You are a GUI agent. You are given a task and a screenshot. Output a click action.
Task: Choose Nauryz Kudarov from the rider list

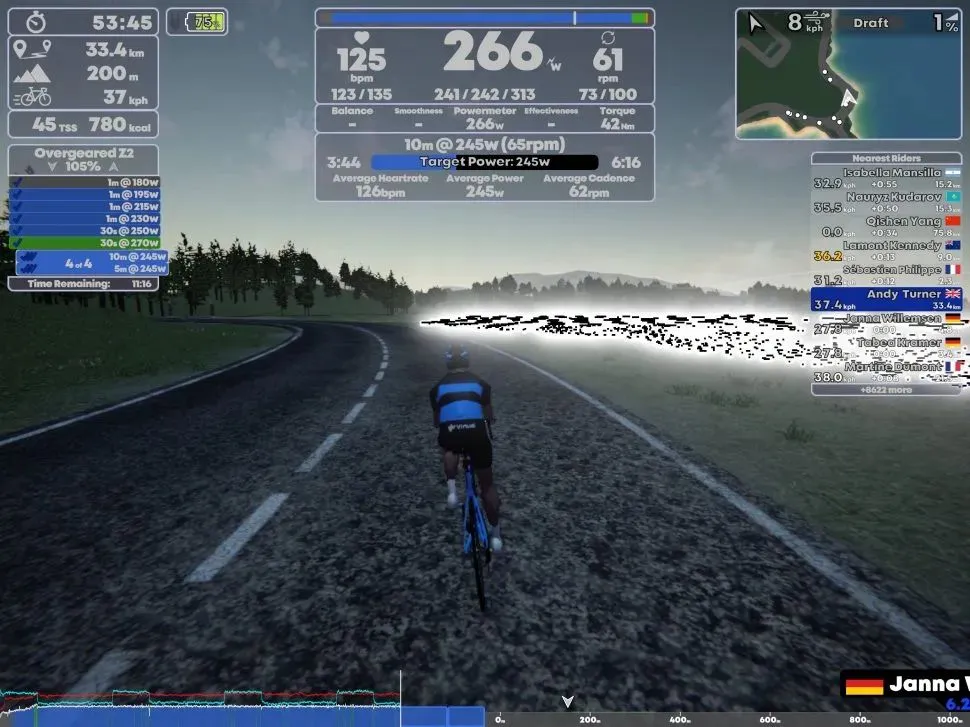tap(886, 202)
